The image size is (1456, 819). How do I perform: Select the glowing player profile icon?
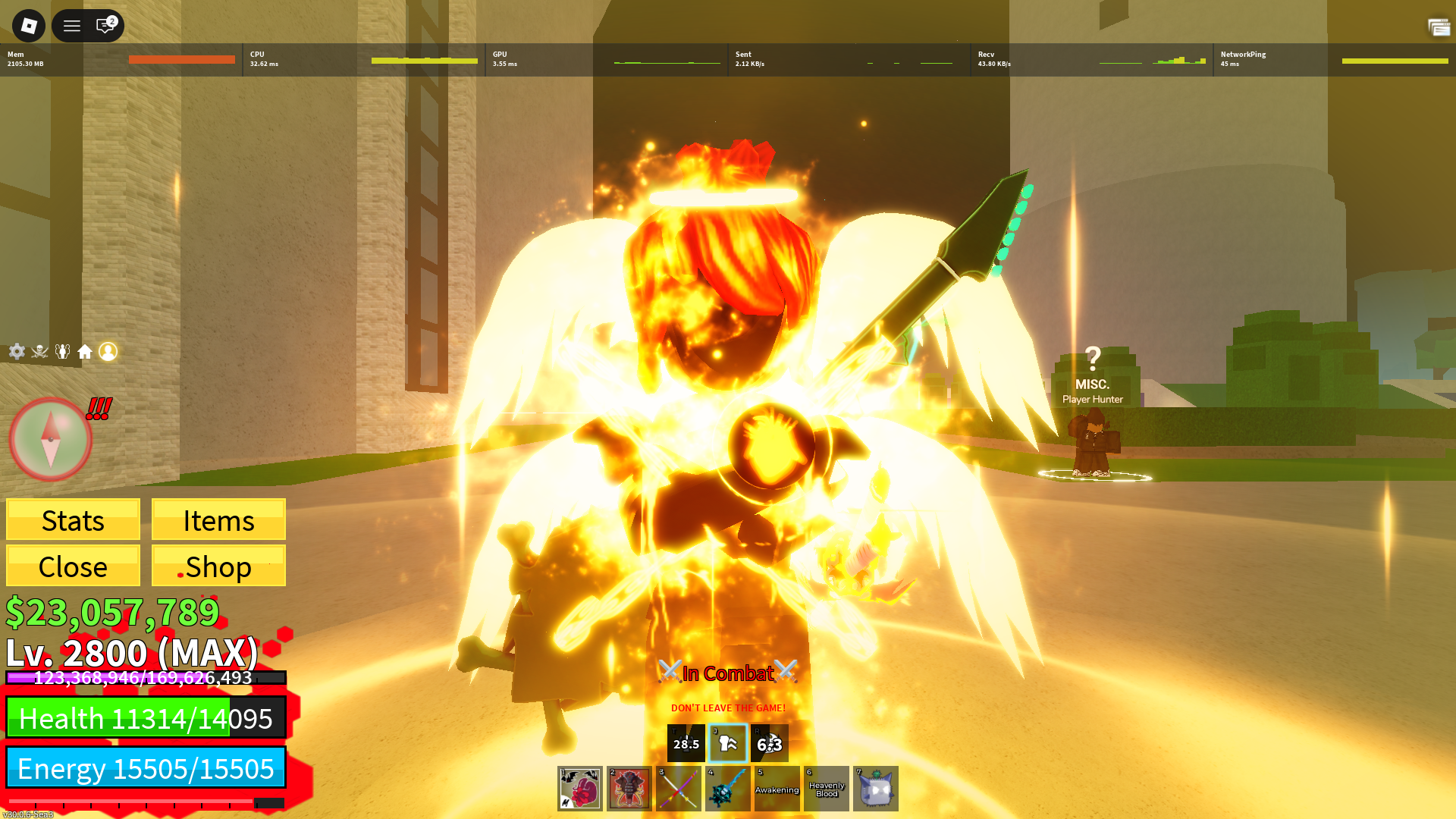pos(108,351)
